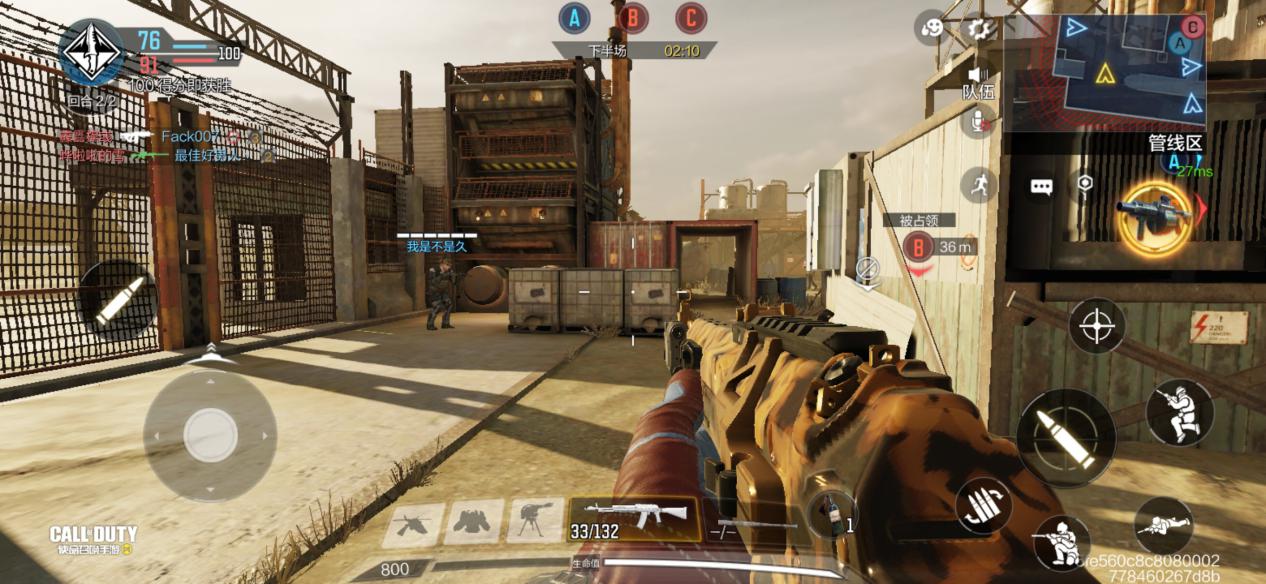Viewport: 1266px width, 584px height.
Task: Toggle the team voice speaker icon
Action: pos(978,75)
